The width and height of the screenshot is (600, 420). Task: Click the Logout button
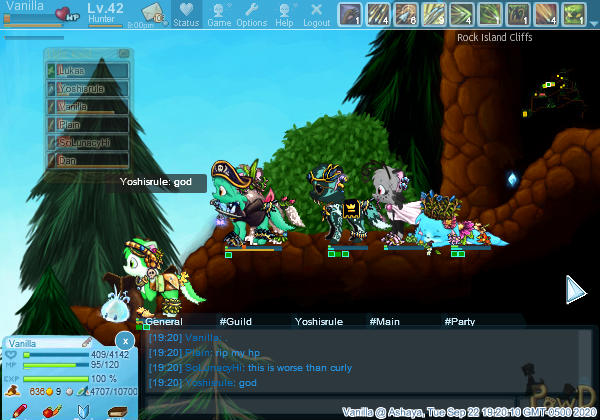pyautogui.click(x=316, y=14)
